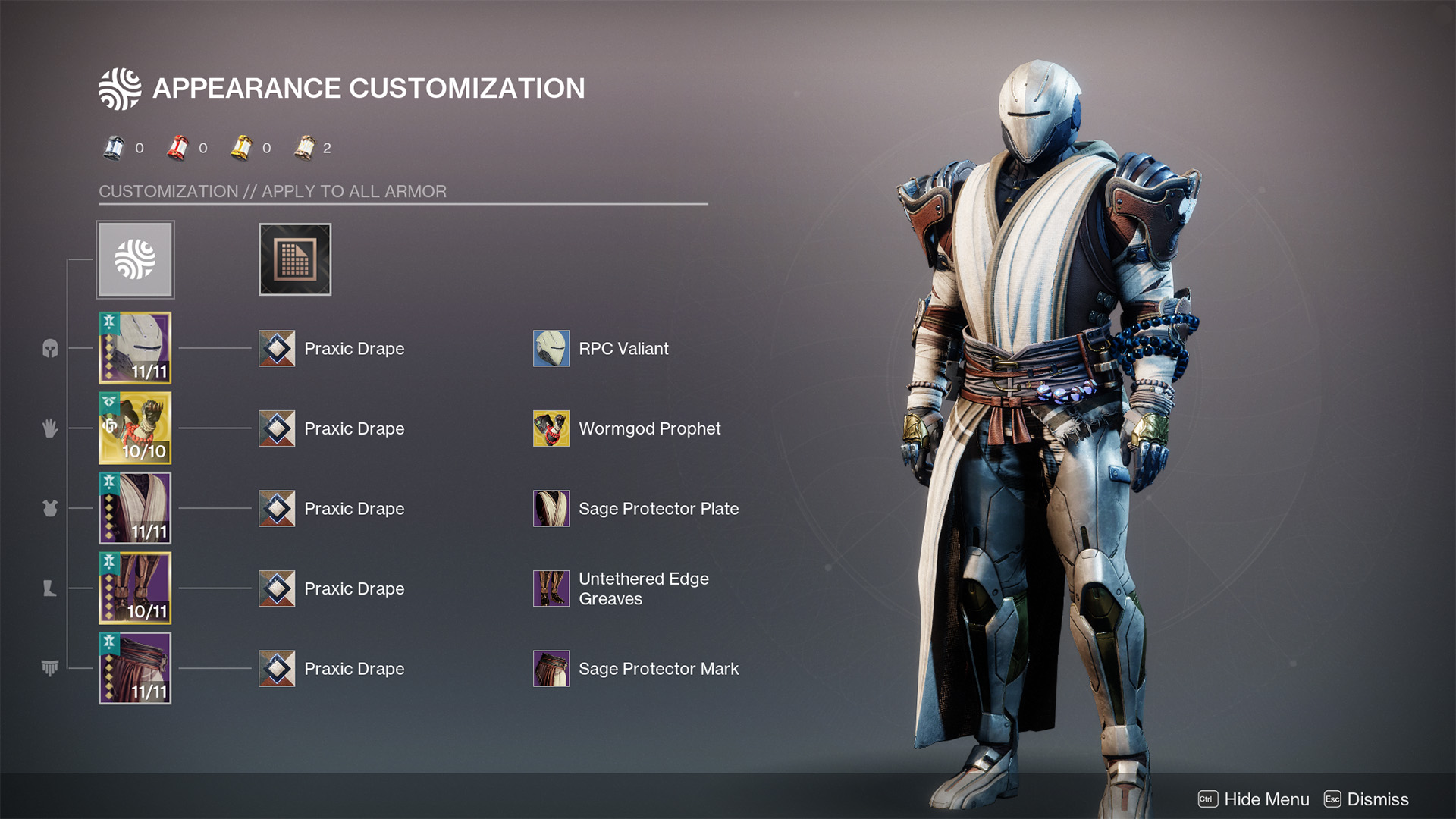1456x819 pixels.
Task: Select the leg armor slot
Action: click(x=135, y=588)
